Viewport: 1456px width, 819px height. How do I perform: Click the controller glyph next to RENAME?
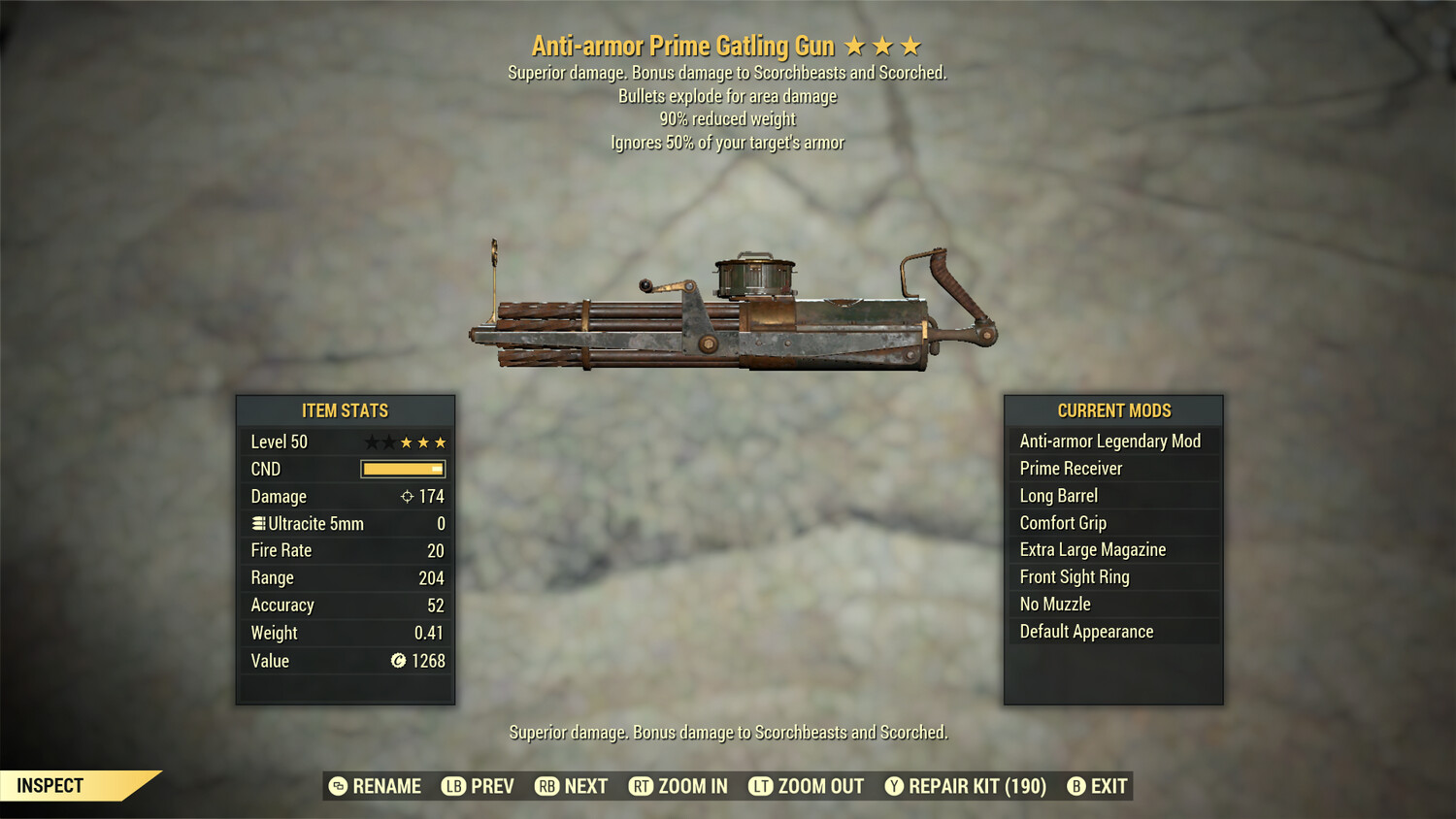[337, 786]
